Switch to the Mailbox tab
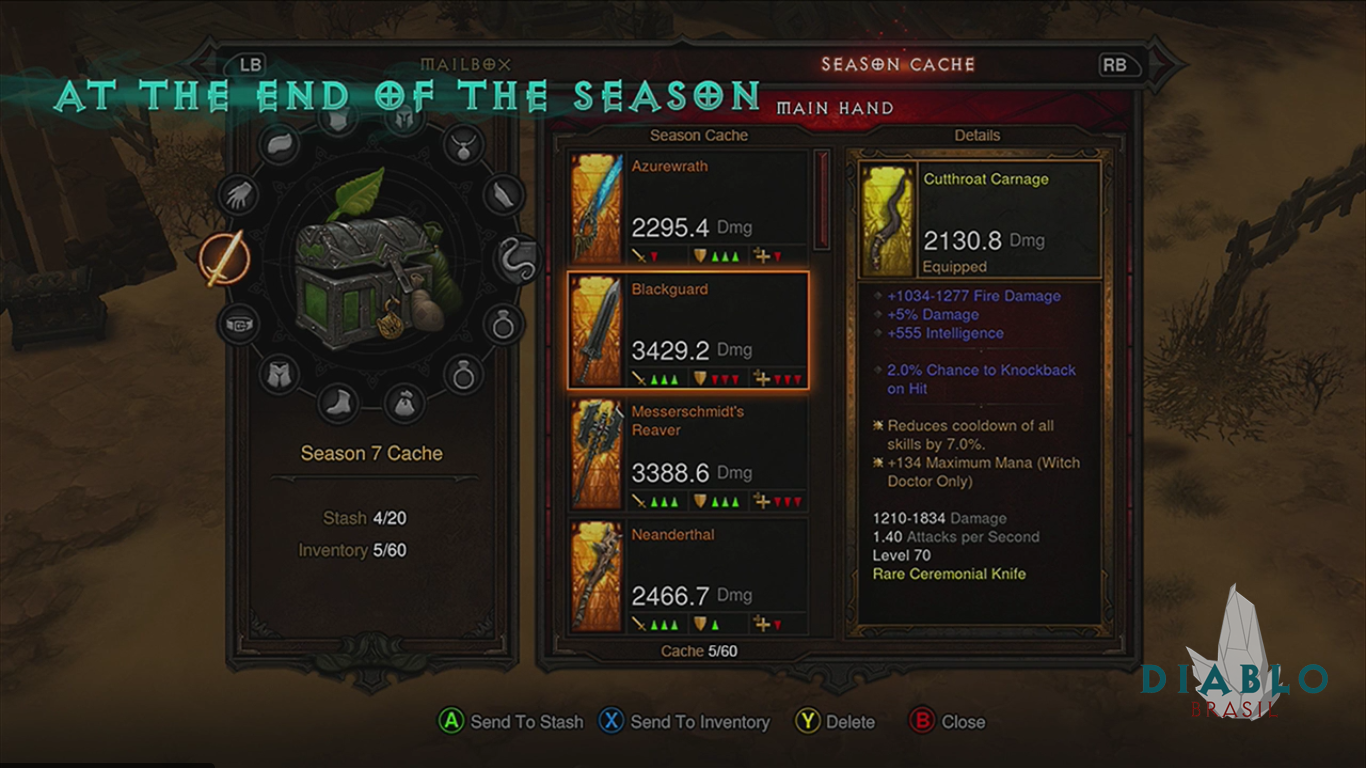This screenshot has height=768, width=1366. tap(465, 65)
